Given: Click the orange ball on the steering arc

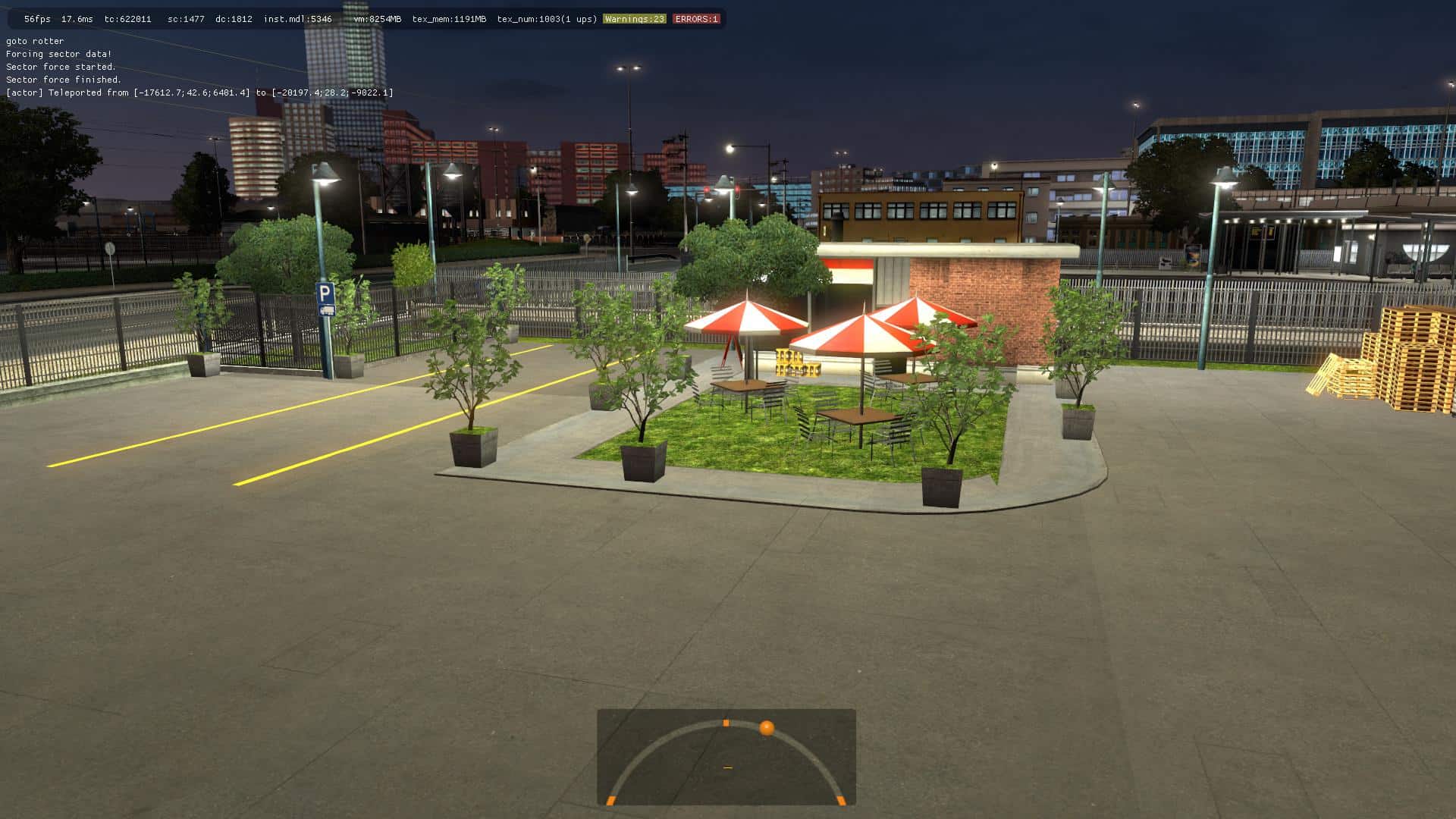Looking at the screenshot, I should (767, 728).
